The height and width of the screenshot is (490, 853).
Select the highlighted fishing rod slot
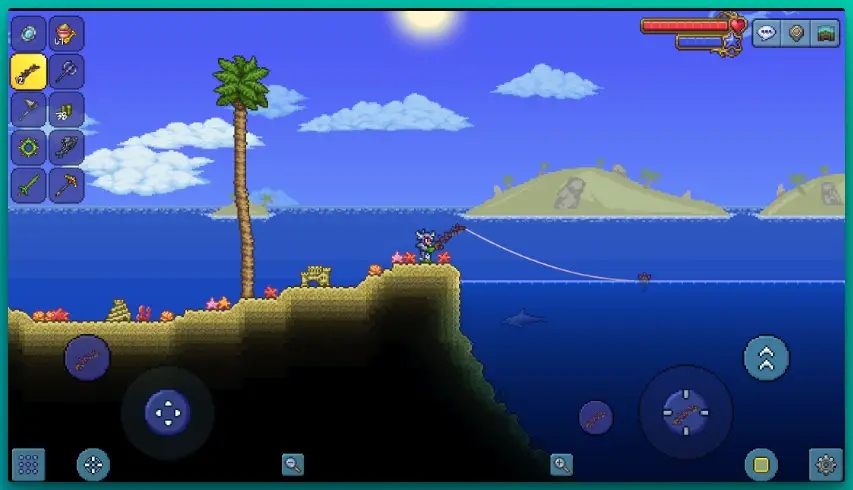(28, 72)
